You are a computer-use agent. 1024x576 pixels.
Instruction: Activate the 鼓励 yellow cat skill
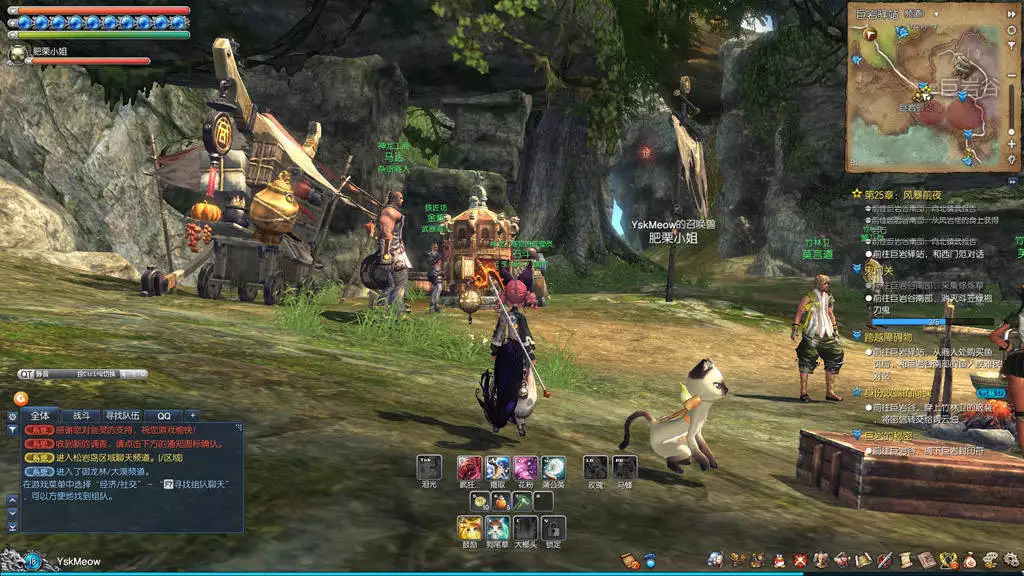(470, 528)
